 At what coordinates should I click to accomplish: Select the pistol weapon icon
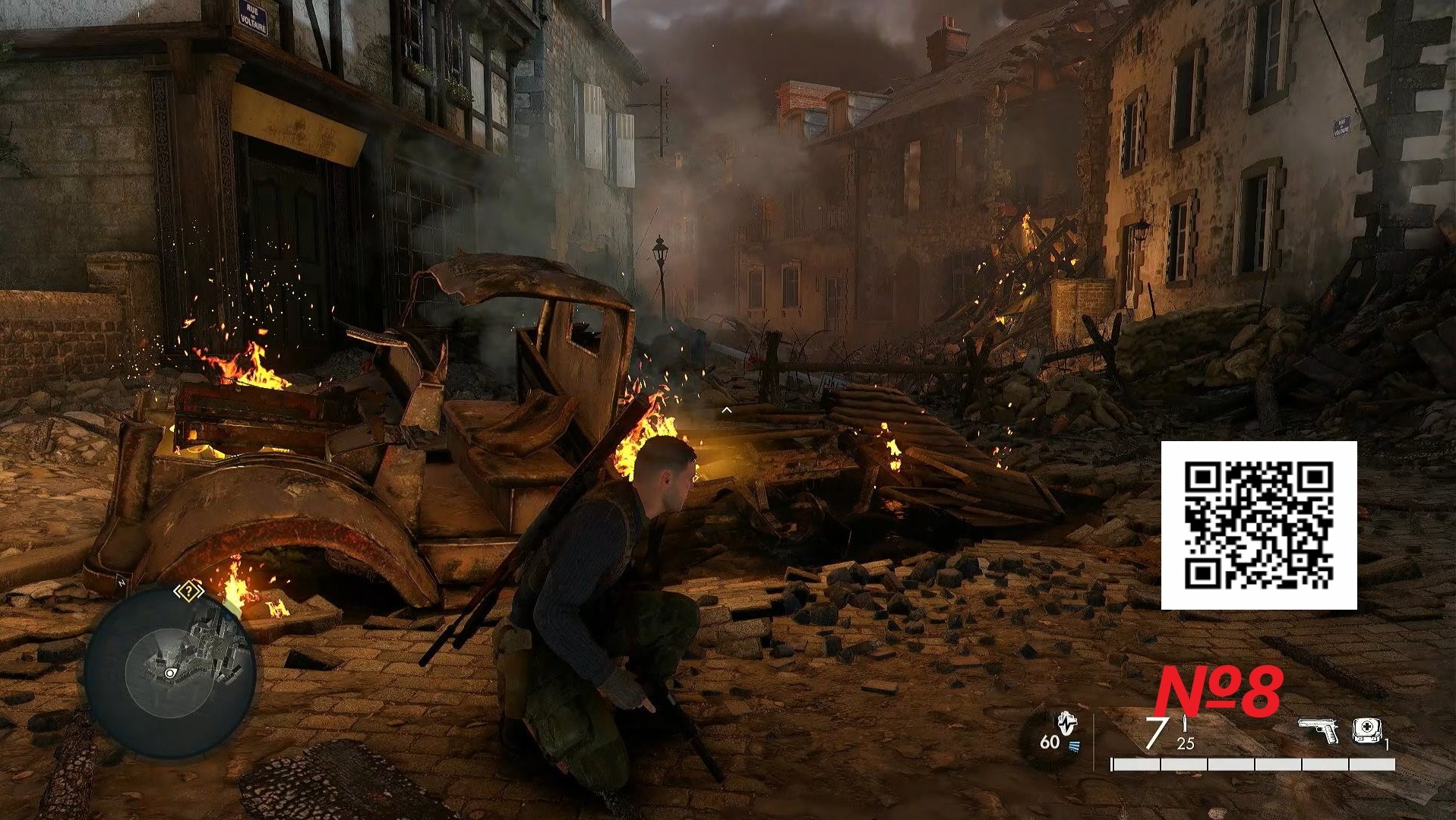coord(1317,731)
